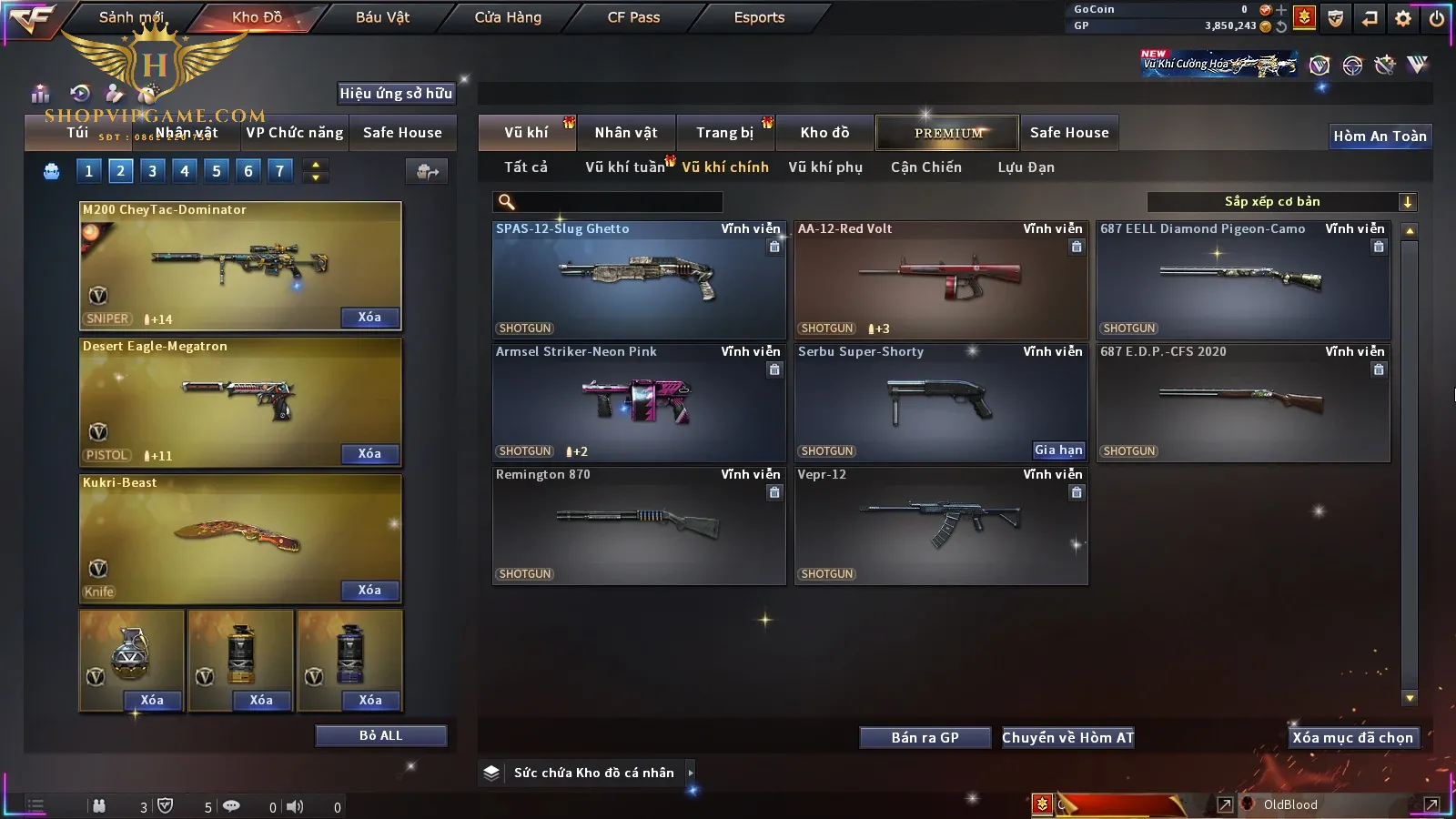Go to the CF Pass menu

point(633,17)
